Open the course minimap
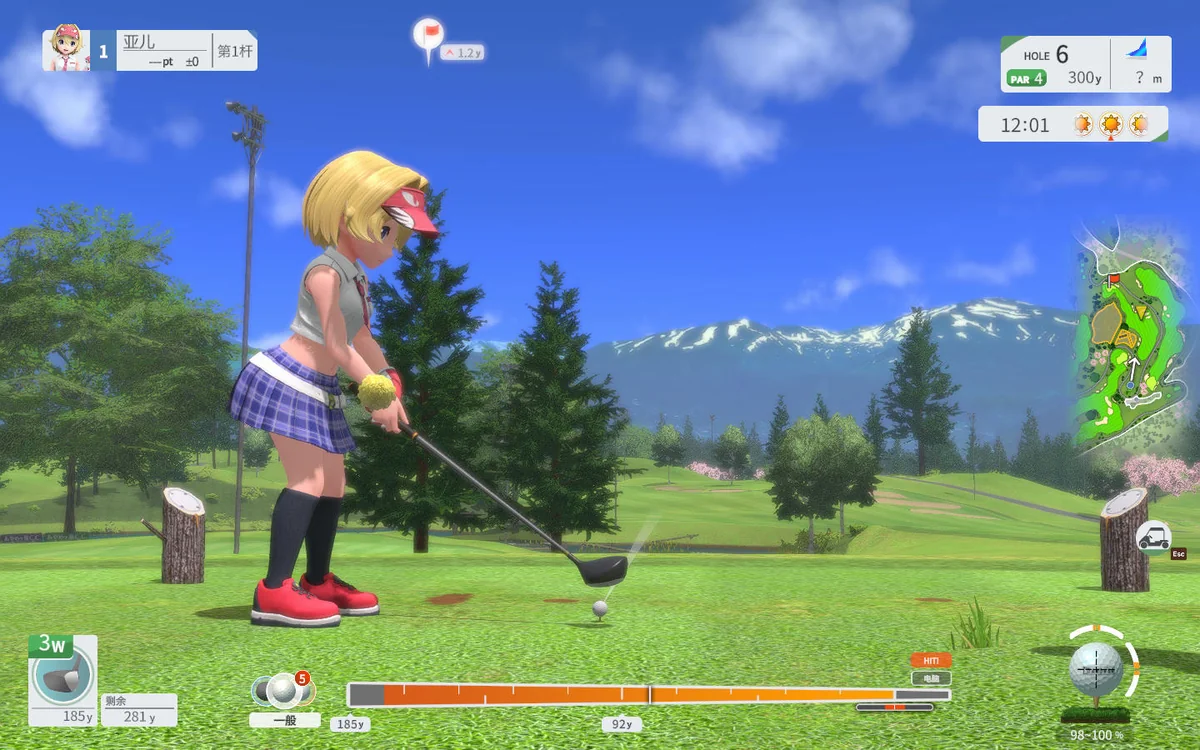Viewport: 1200px width, 750px height. coord(1129,340)
